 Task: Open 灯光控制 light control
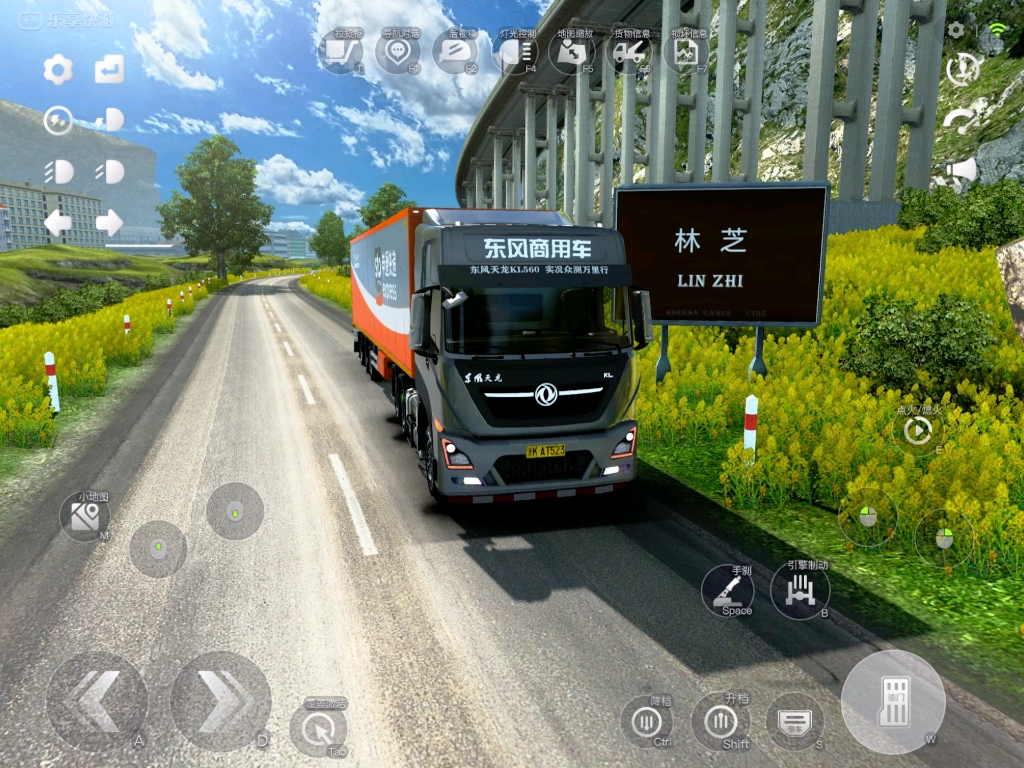(x=515, y=51)
